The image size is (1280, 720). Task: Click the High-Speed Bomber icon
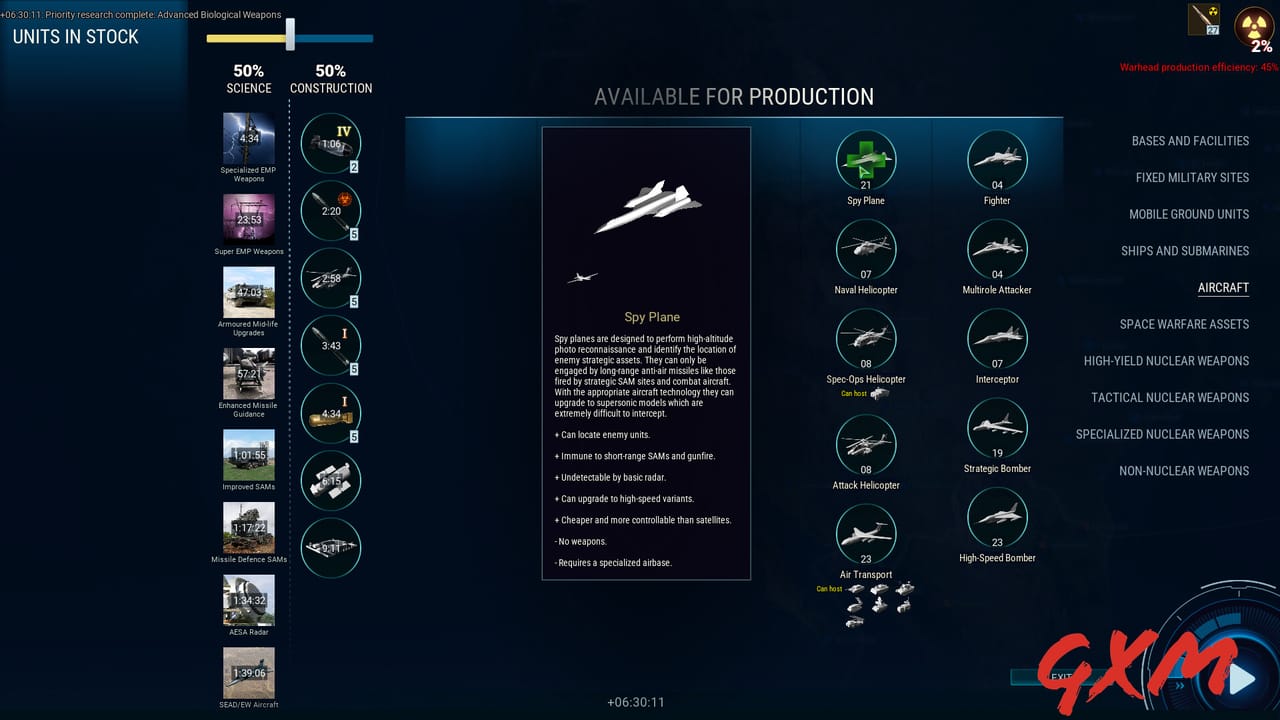tap(997, 518)
